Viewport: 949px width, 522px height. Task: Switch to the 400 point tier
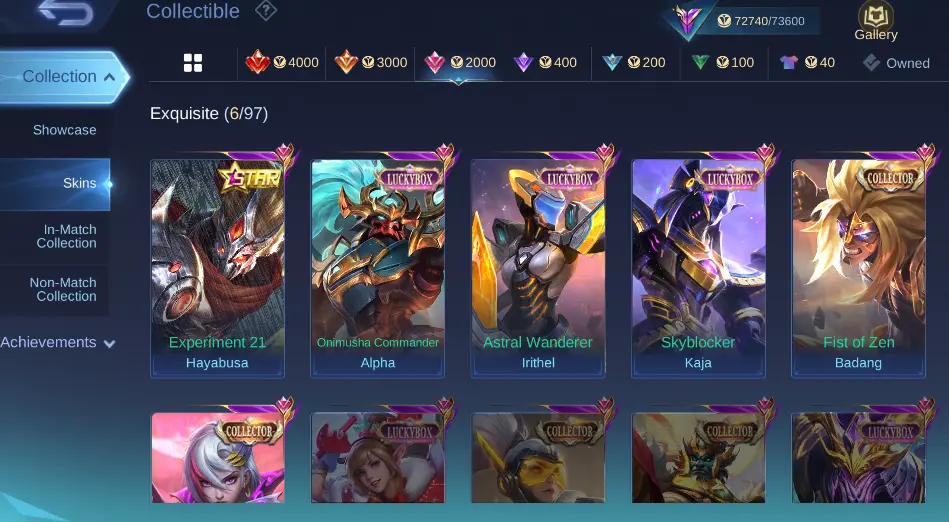point(545,63)
